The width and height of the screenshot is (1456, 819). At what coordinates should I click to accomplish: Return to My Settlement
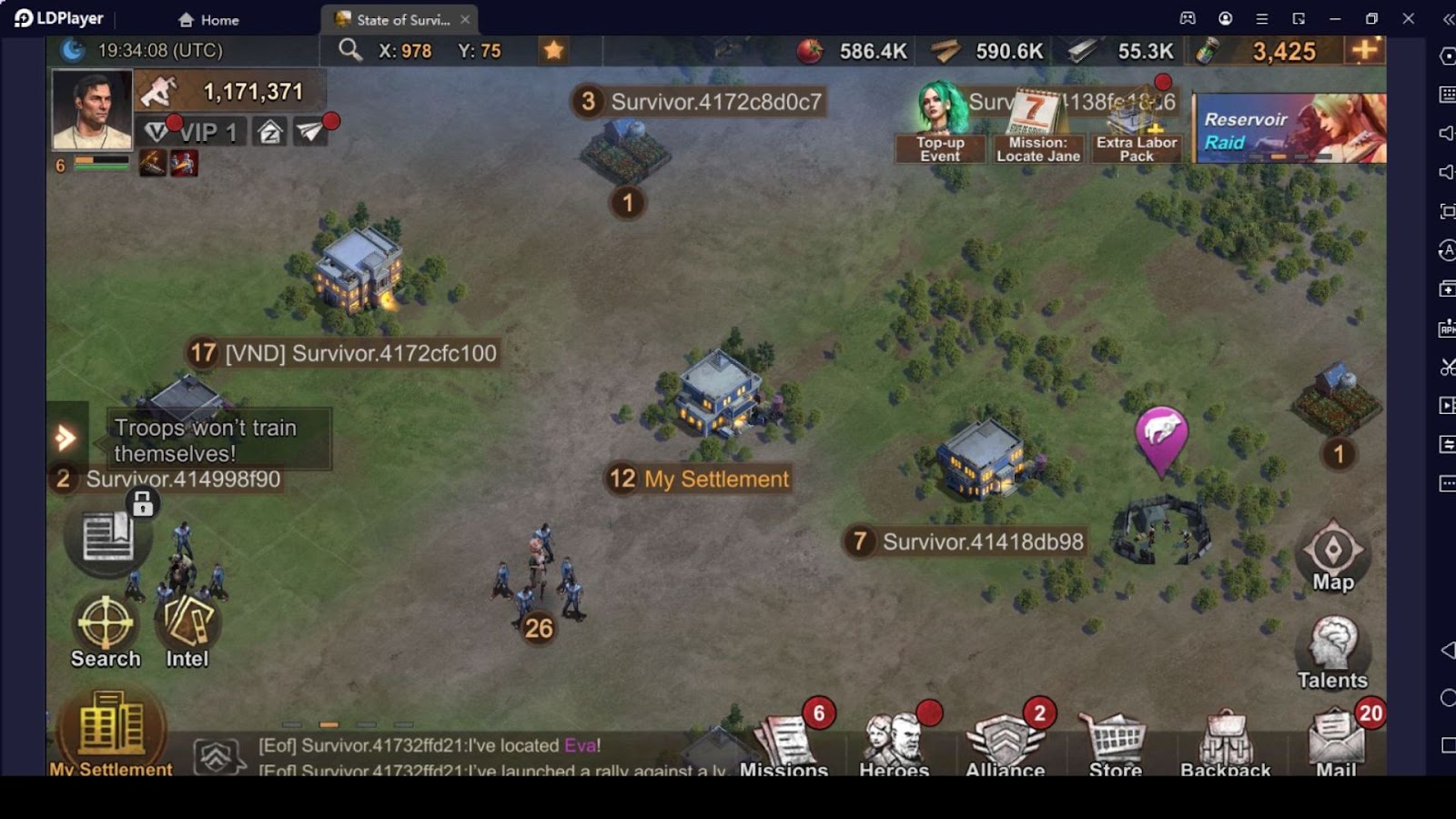[111, 732]
